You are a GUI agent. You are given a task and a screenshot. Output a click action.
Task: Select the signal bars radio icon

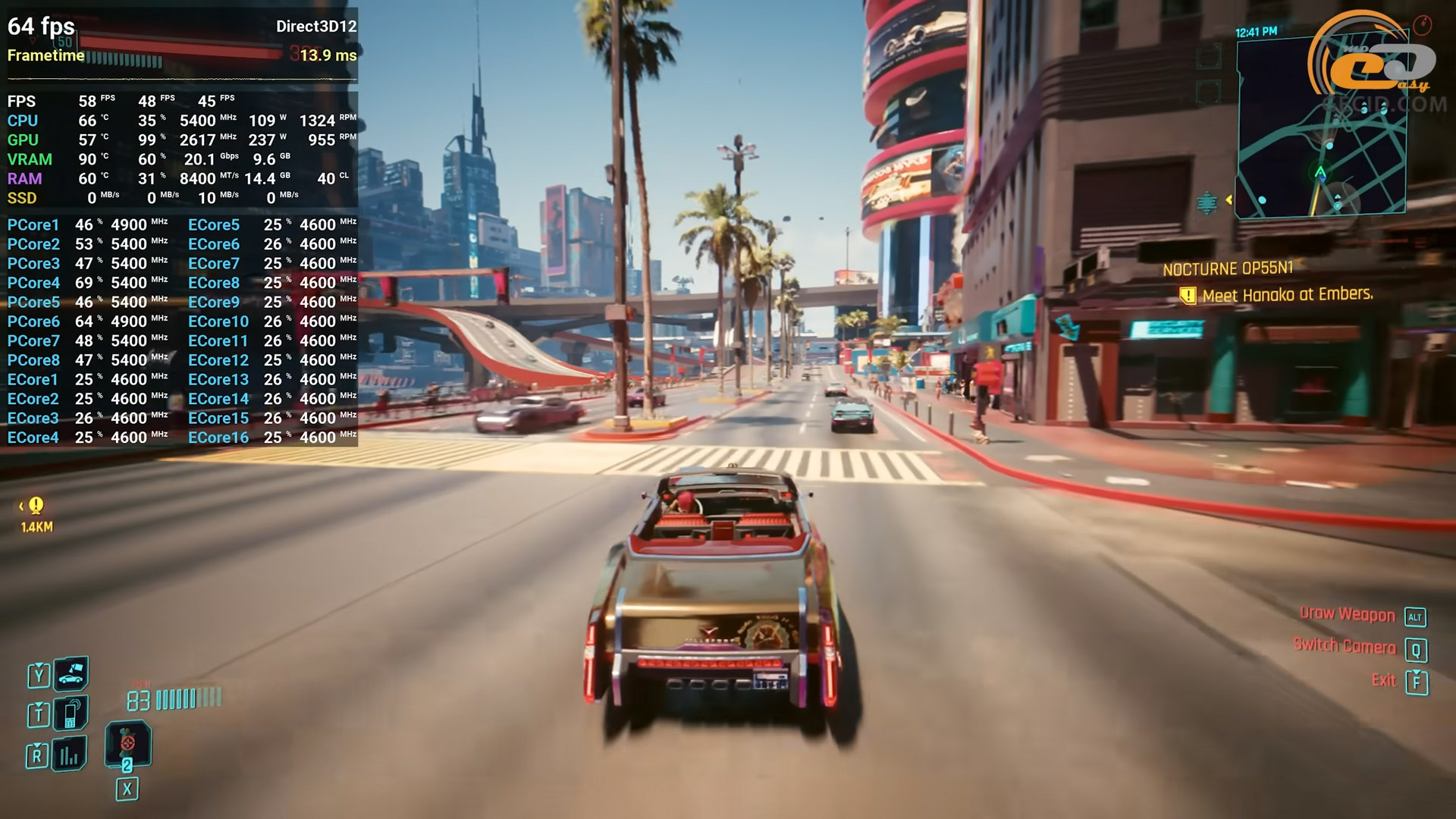click(x=69, y=754)
